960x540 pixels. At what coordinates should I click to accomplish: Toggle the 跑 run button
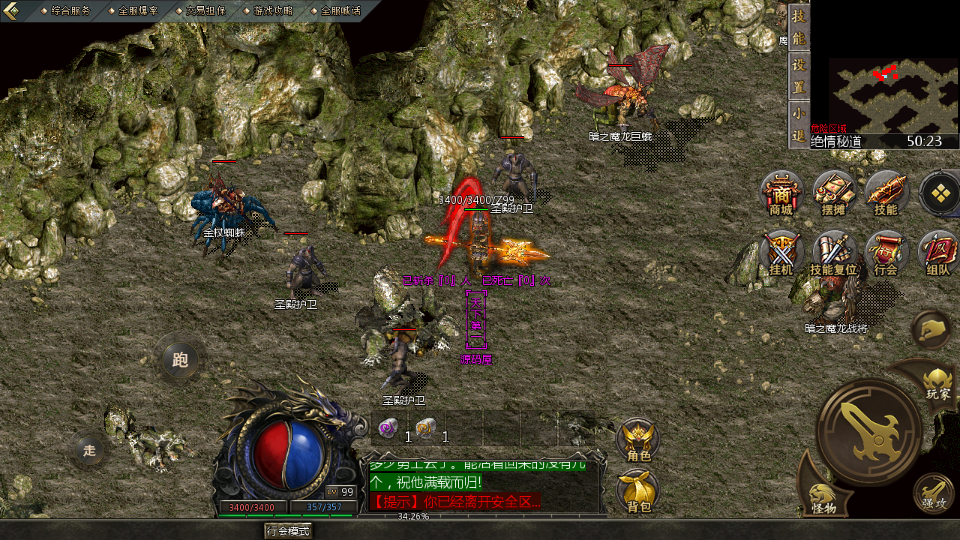click(x=181, y=358)
